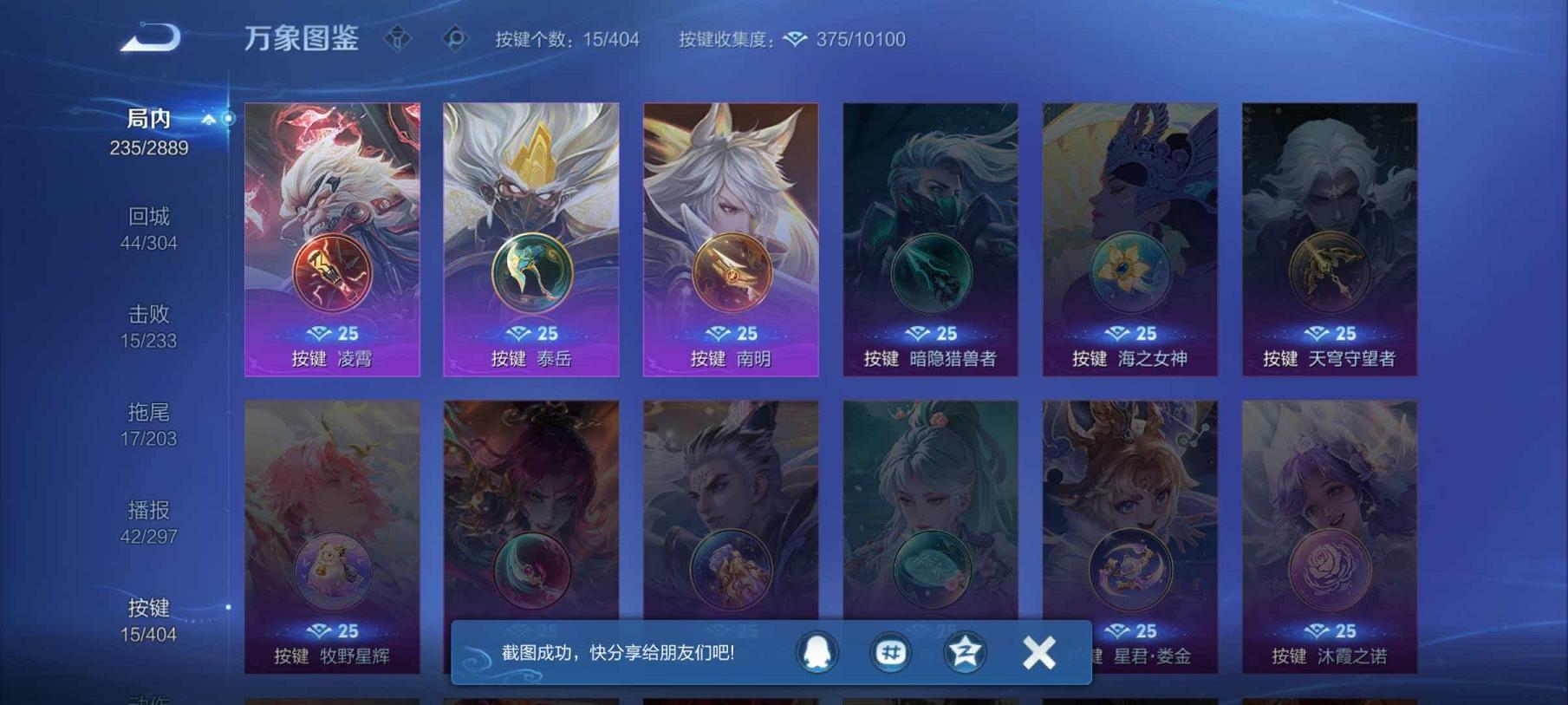The width and height of the screenshot is (1568, 705).
Task: Collapse the 局内 category with its chevron
Action: coord(207,121)
